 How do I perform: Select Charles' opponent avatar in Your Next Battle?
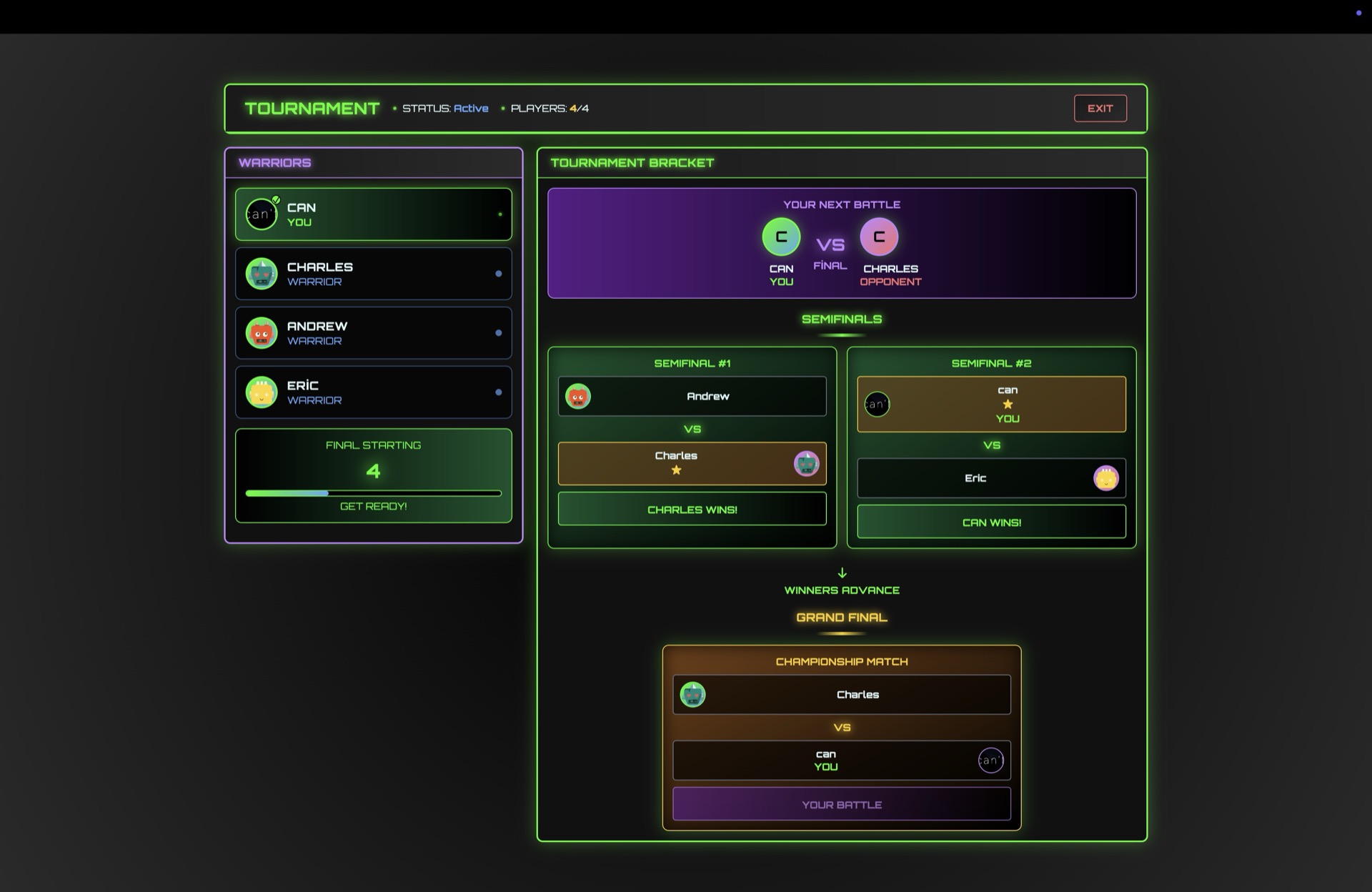pos(880,237)
